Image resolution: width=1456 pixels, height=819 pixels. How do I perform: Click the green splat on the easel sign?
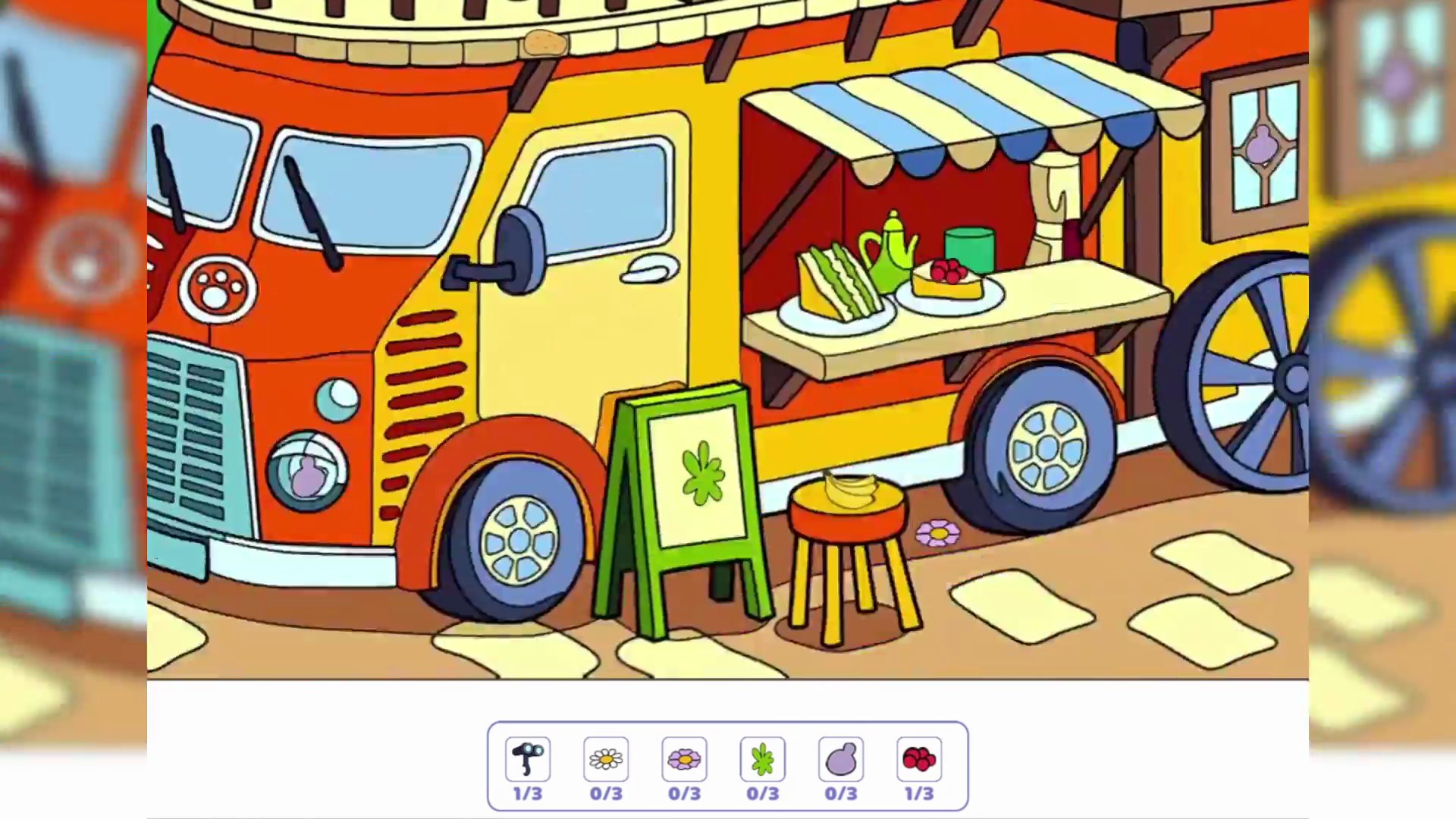coord(701,474)
